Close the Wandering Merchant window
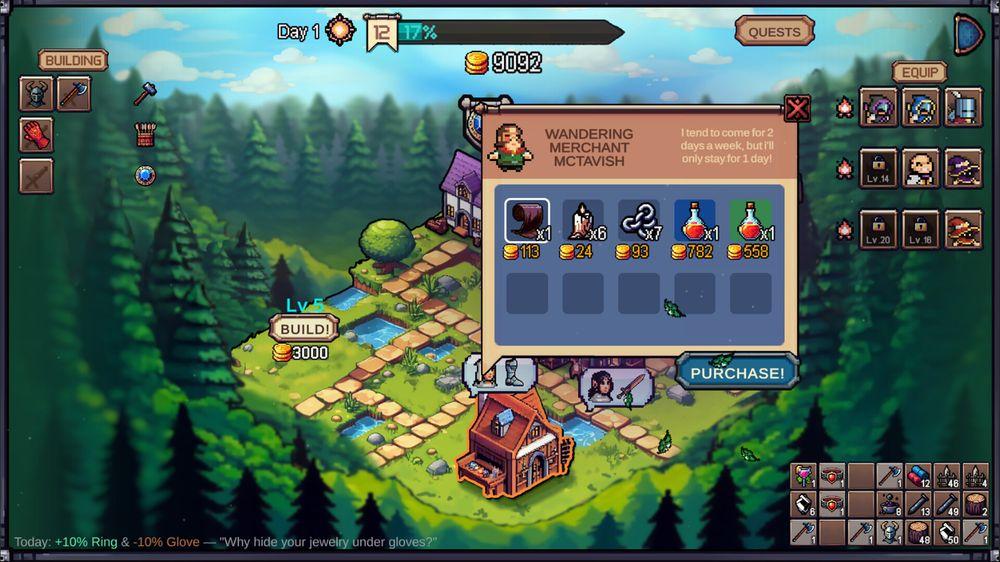 [797, 108]
